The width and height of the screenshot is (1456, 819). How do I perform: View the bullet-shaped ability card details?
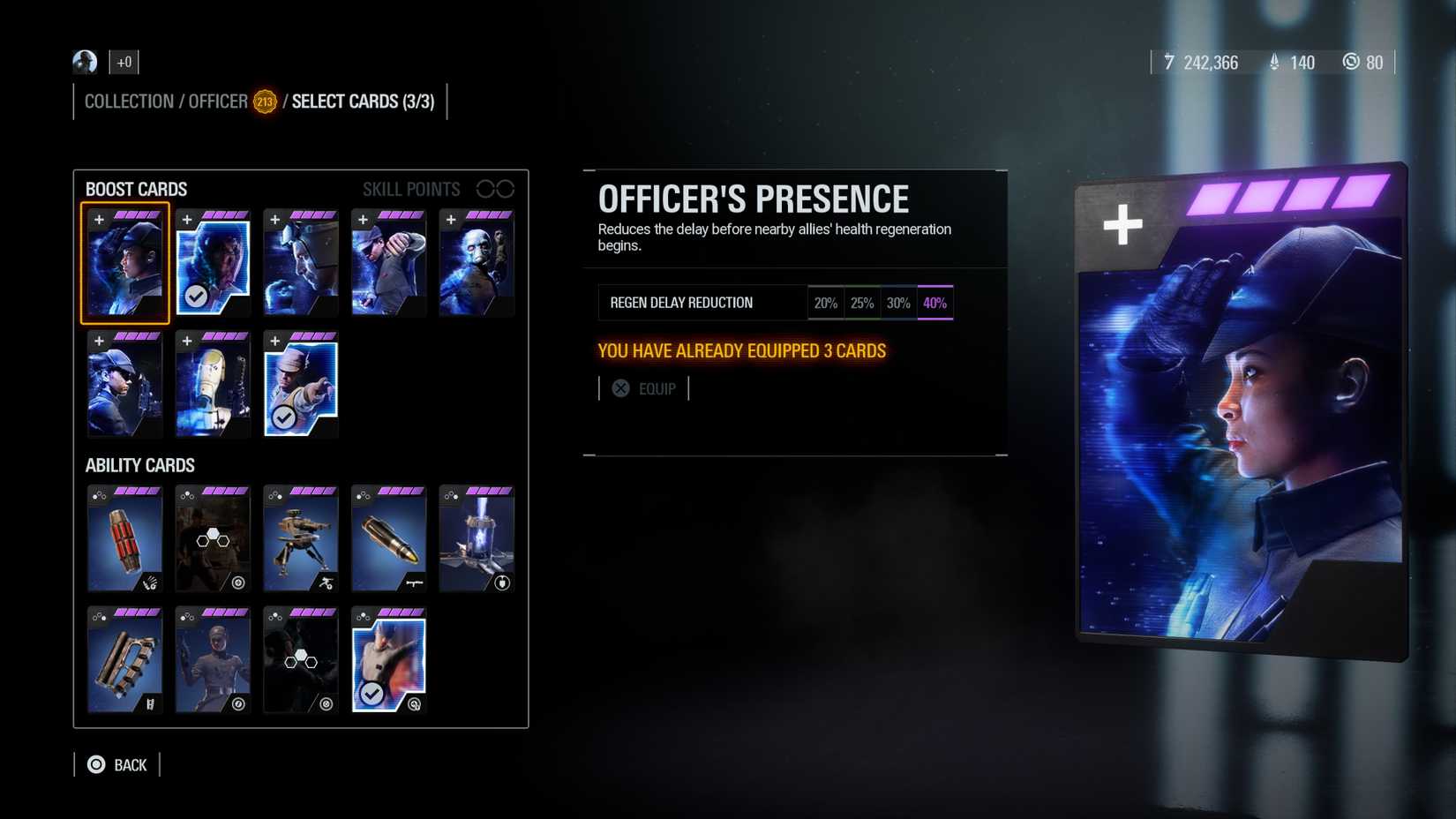tap(389, 538)
